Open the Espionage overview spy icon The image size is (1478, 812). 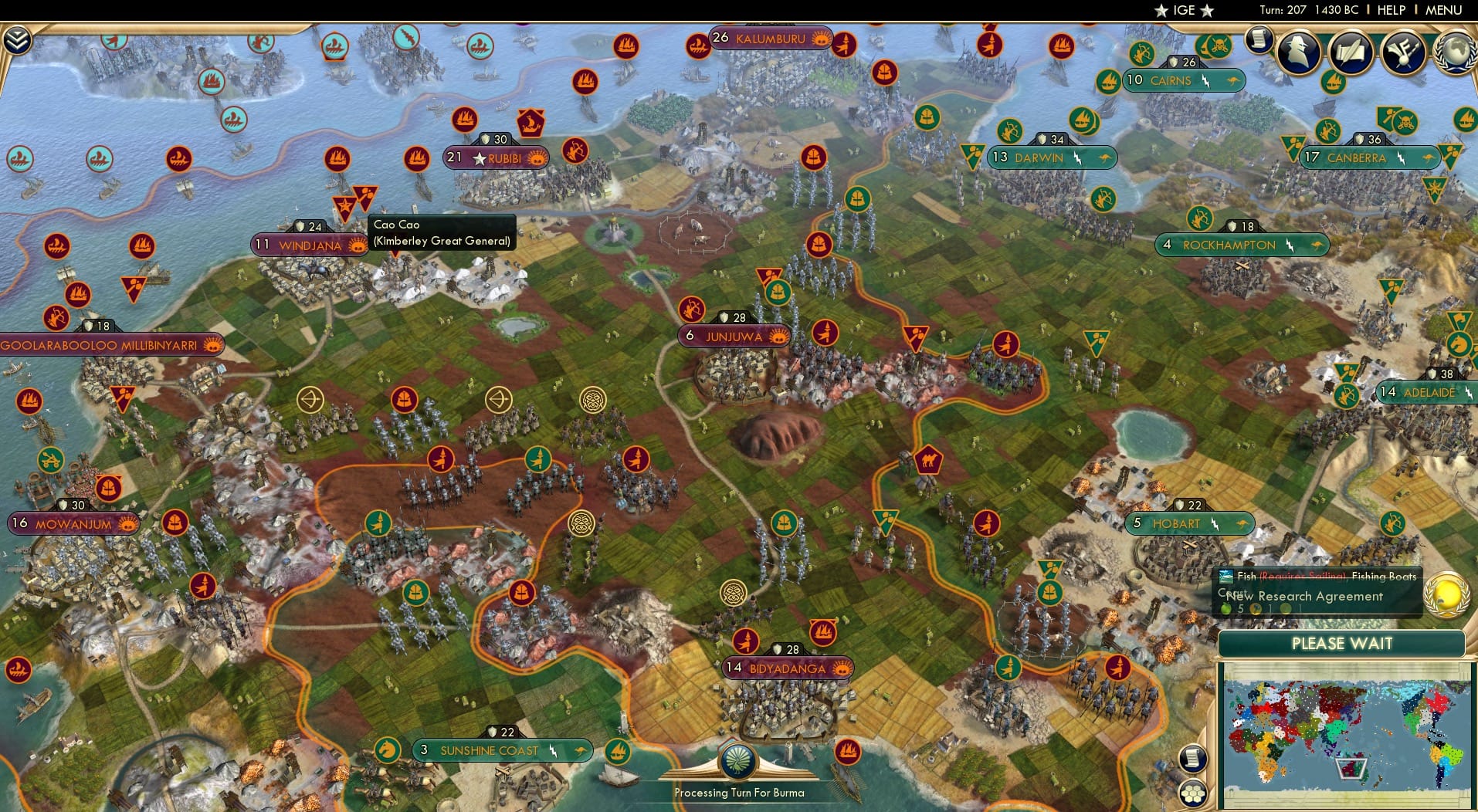coord(1300,51)
